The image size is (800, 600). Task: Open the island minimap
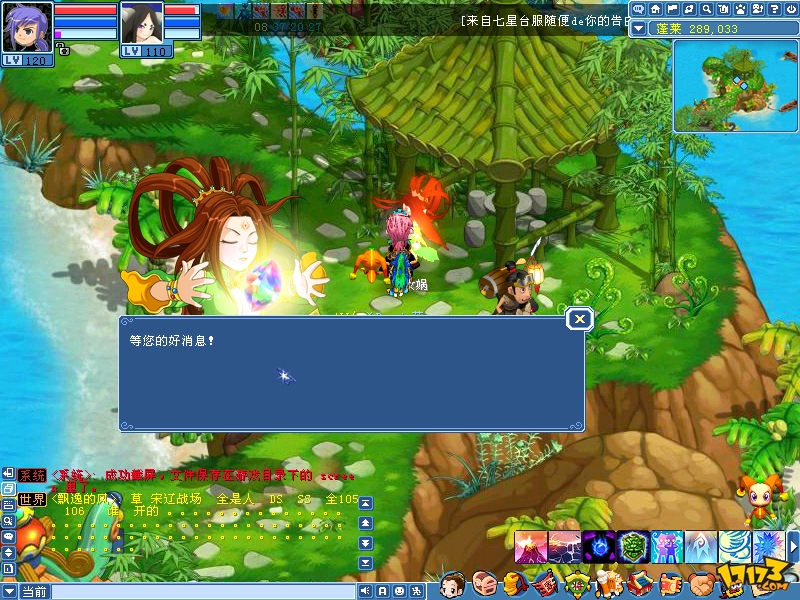pyautogui.click(x=733, y=84)
